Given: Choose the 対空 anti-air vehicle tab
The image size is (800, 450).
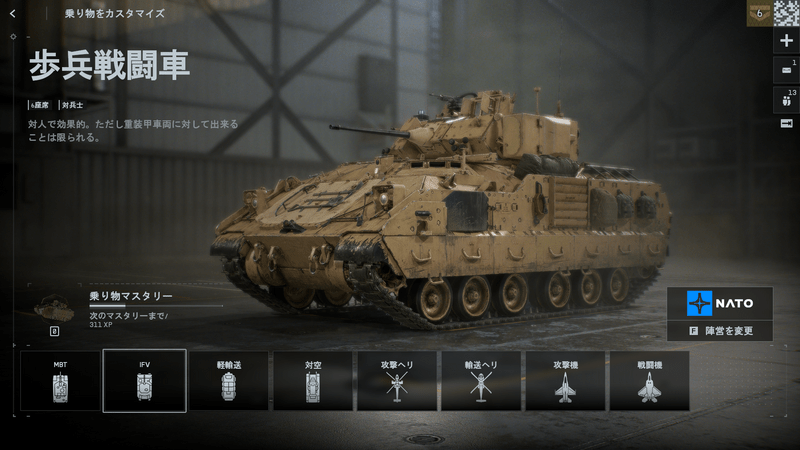Looking at the screenshot, I should point(312,380).
